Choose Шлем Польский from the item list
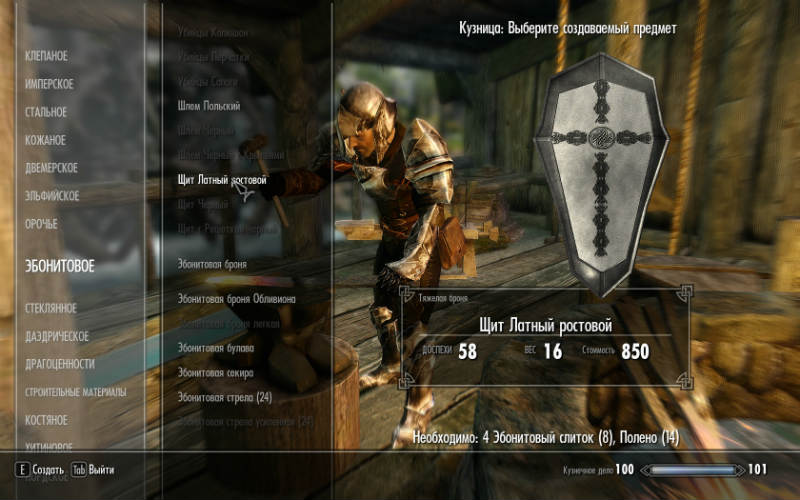The width and height of the screenshot is (800, 500). coord(209,106)
